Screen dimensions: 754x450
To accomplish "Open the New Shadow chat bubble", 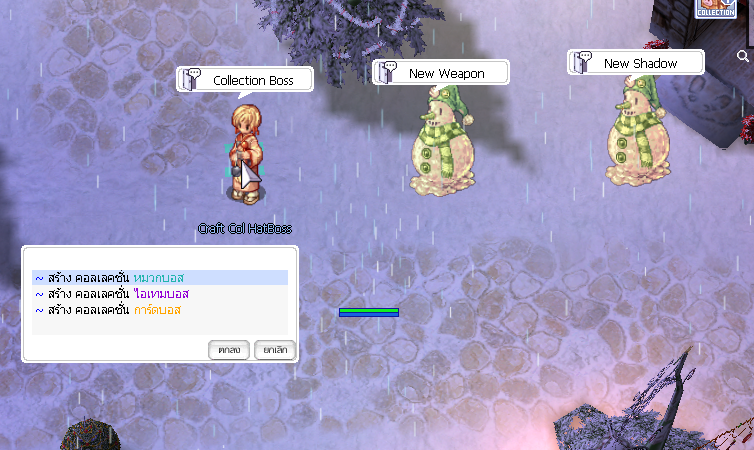I will (x=636, y=63).
